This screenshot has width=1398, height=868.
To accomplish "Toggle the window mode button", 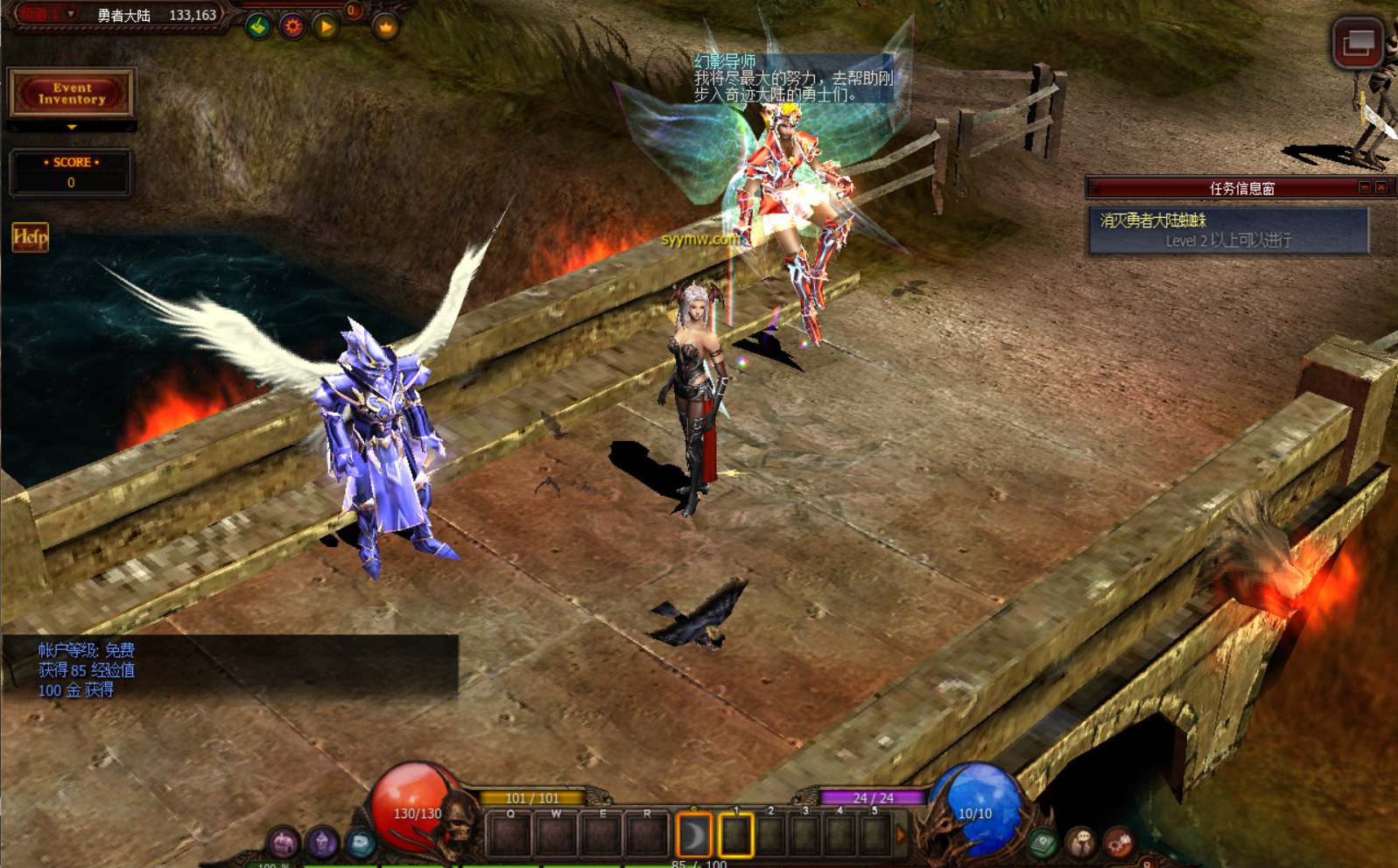I will pos(1357,42).
